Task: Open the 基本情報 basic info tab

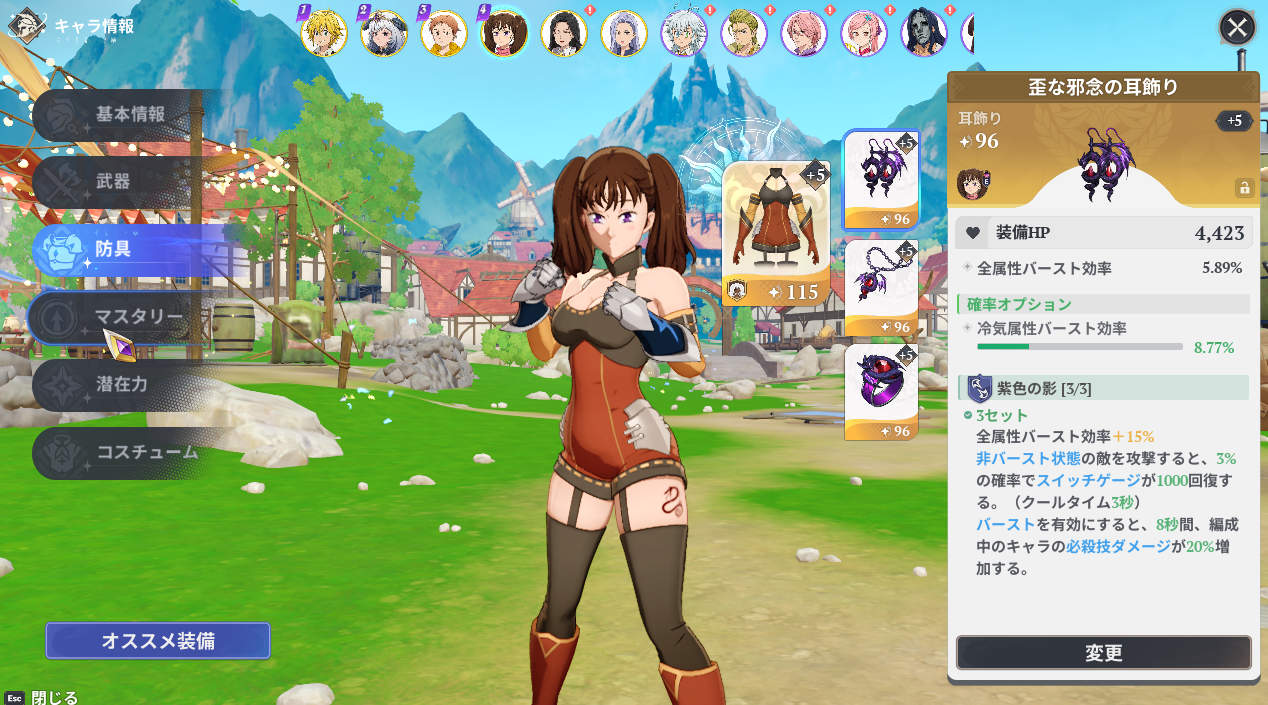Action: (129, 115)
